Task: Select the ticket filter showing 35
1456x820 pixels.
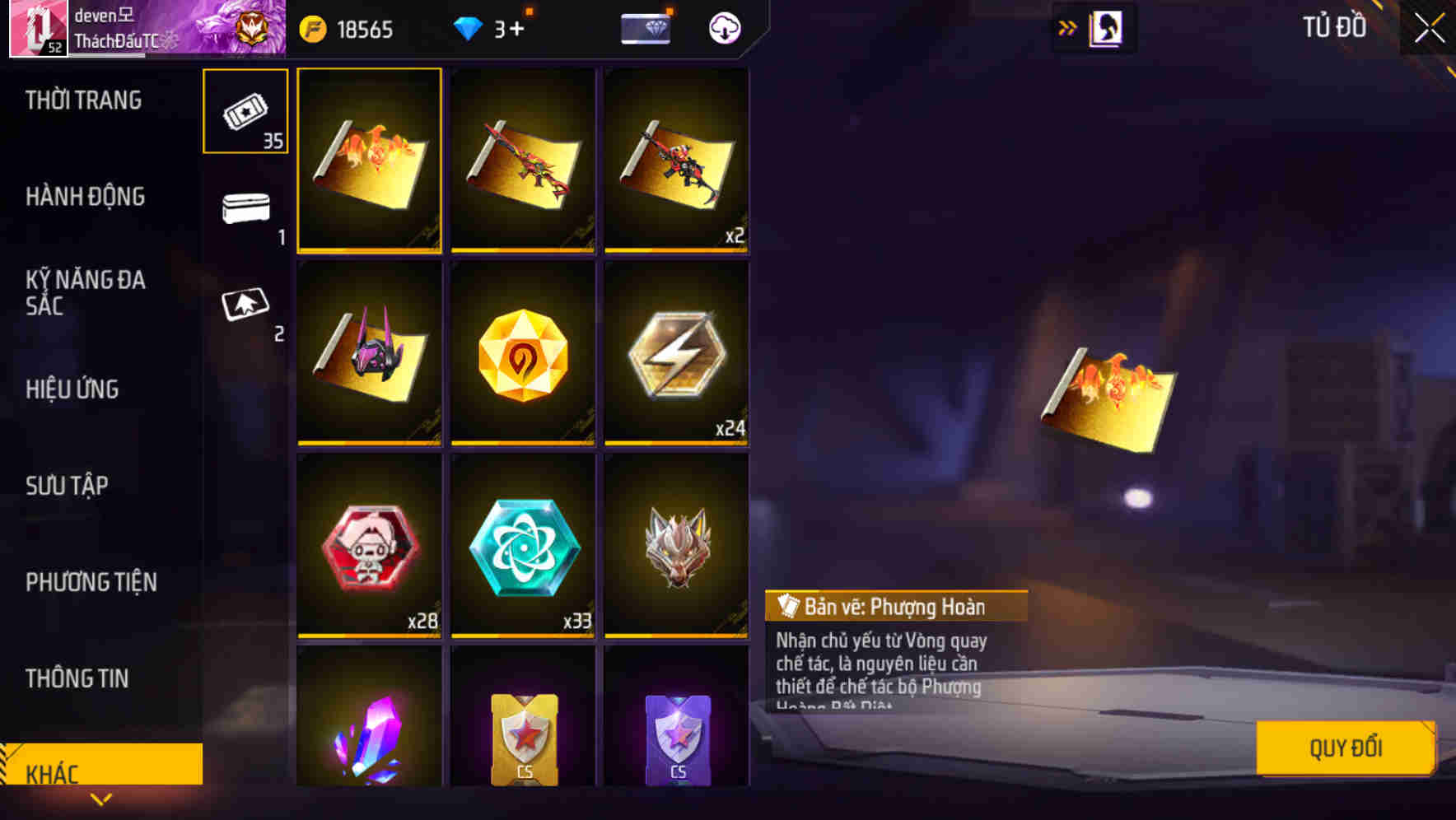Action: pyautogui.click(x=245, y=111)
